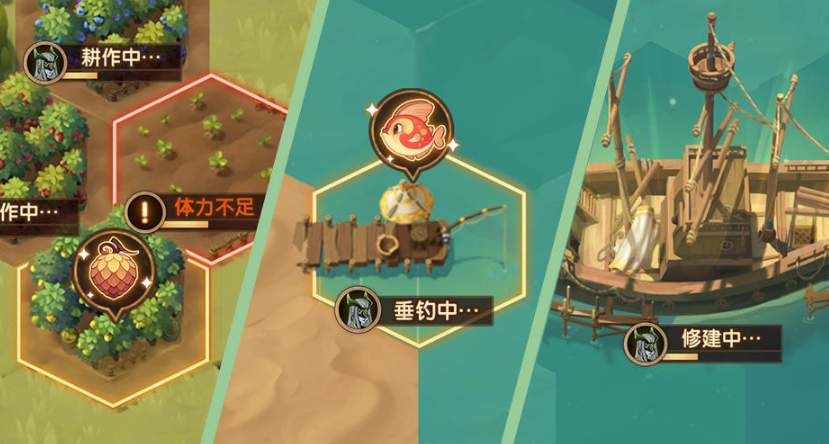Collect the red scaly fruit bubble

pos(112,272)
